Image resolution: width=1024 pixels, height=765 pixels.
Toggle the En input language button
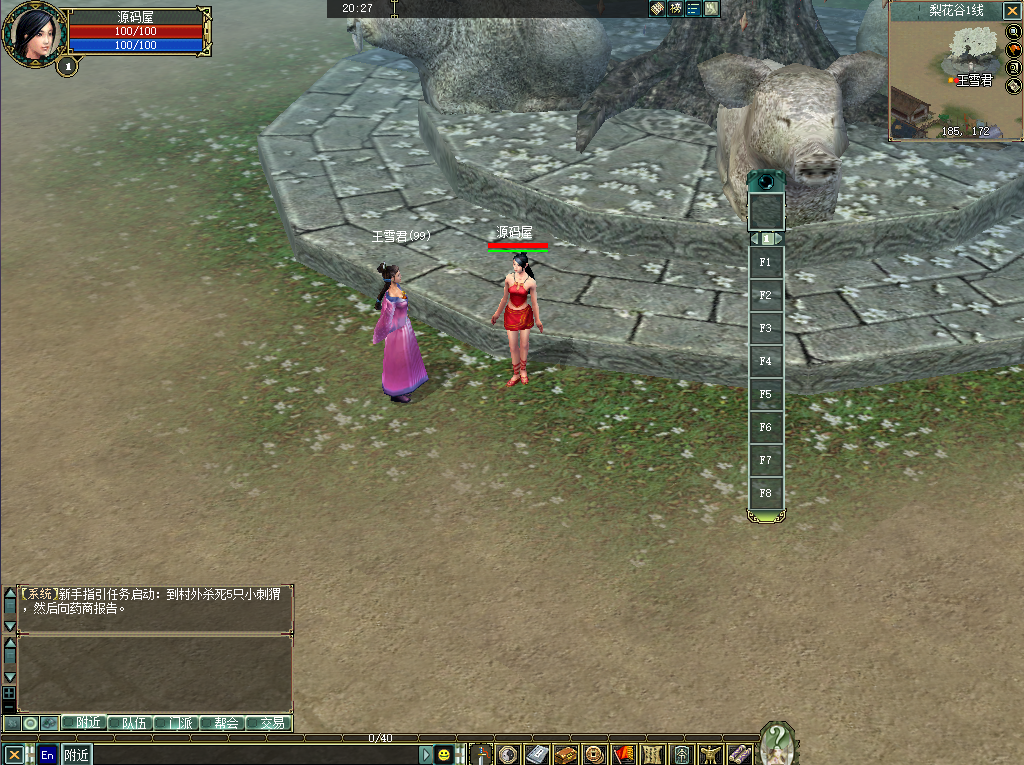pos(47,755)
